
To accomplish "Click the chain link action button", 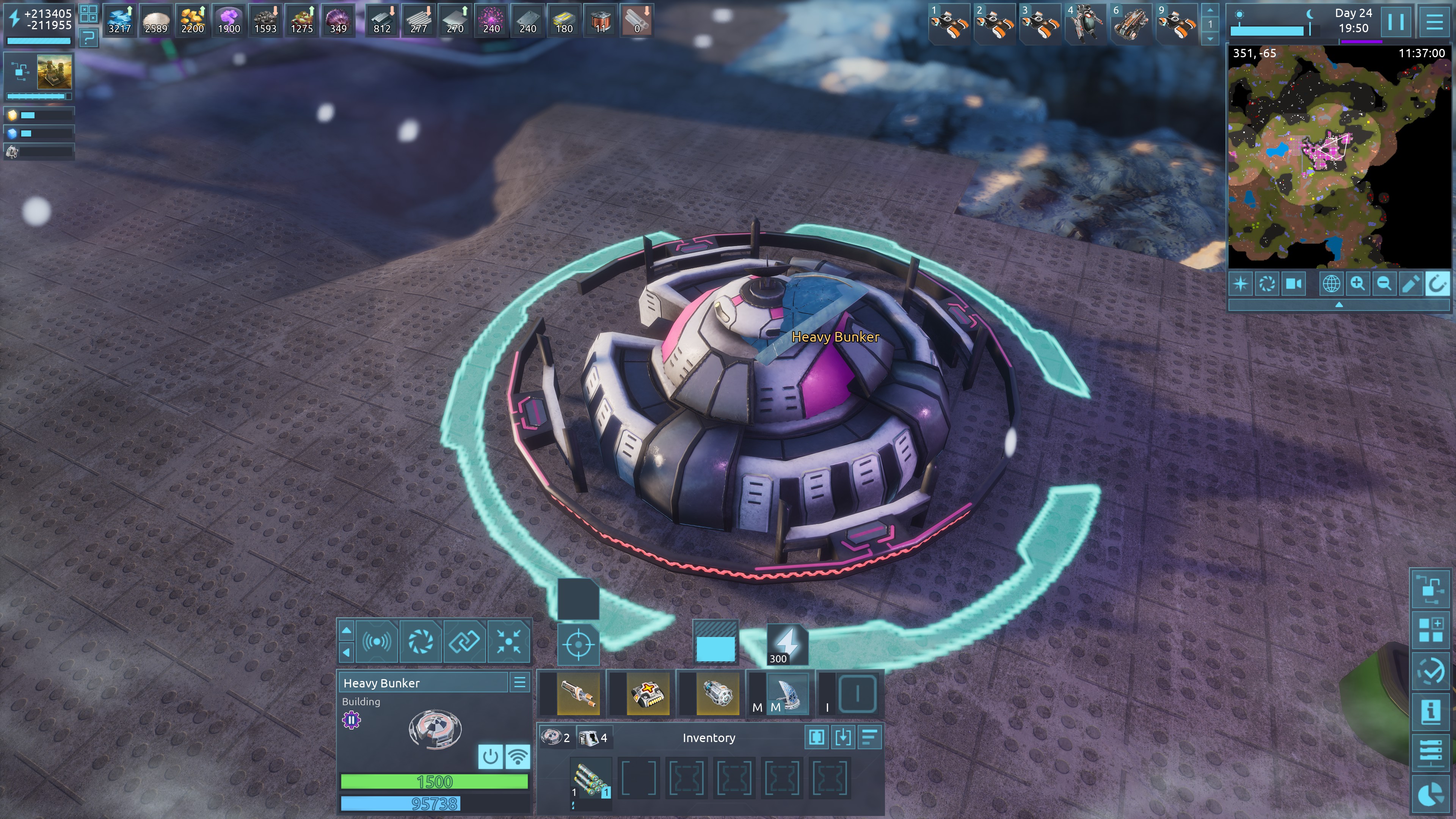I will pos(464,641).
